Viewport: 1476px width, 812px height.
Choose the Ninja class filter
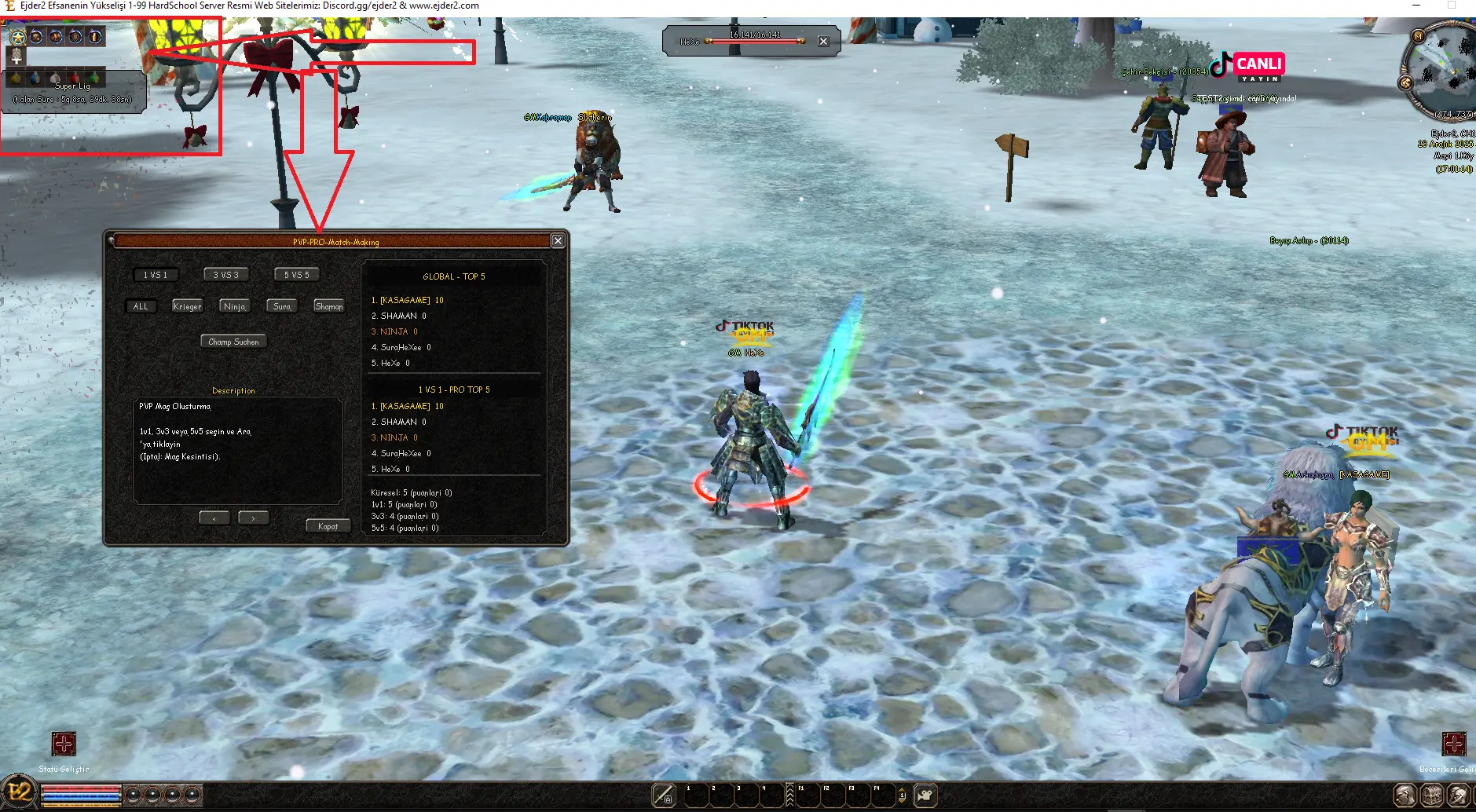(x=234, y=306)
